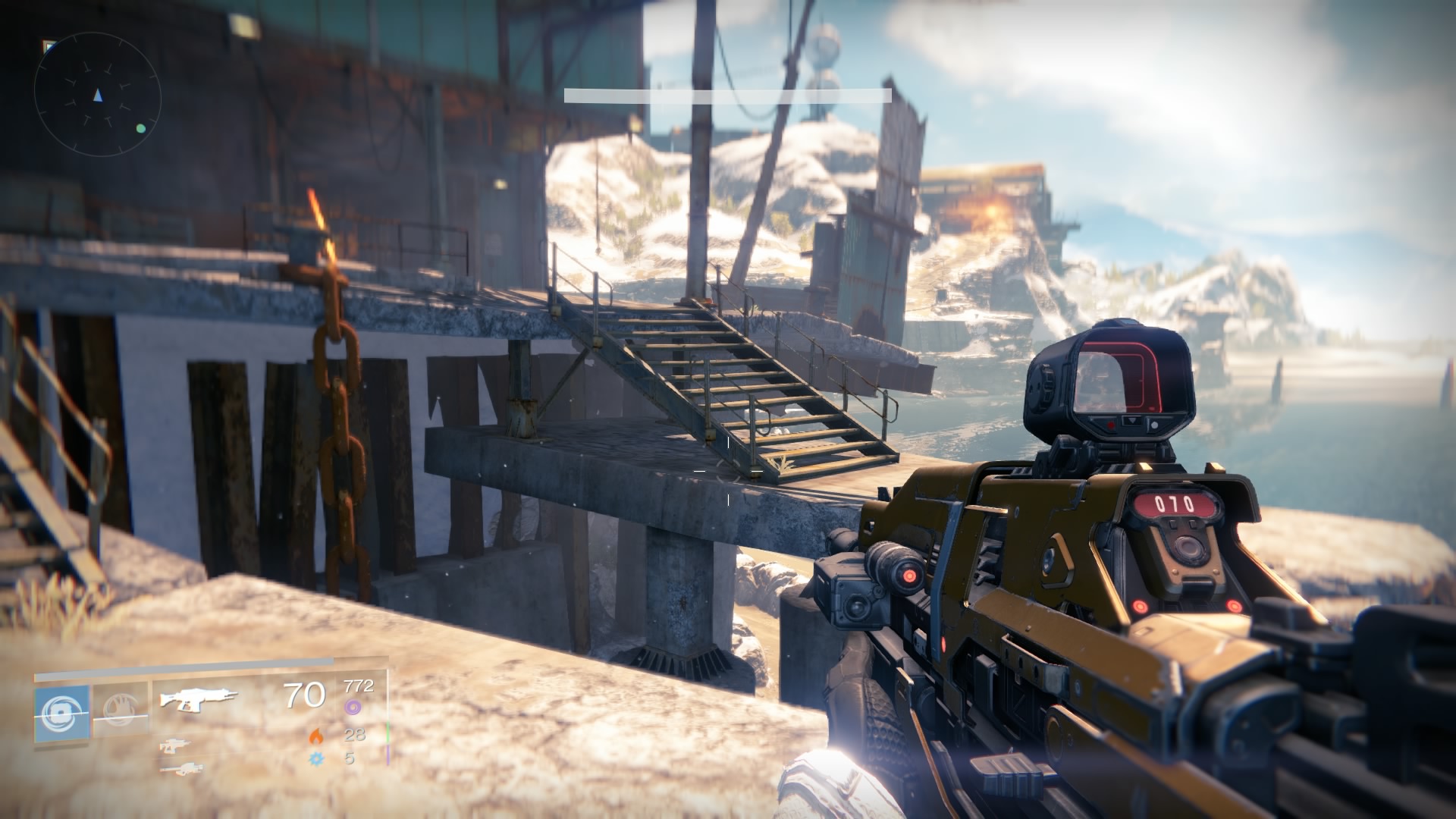The image size is (1456, 819).
Task: Select the blue grenade ability icon
Action: tap(61, 712)
